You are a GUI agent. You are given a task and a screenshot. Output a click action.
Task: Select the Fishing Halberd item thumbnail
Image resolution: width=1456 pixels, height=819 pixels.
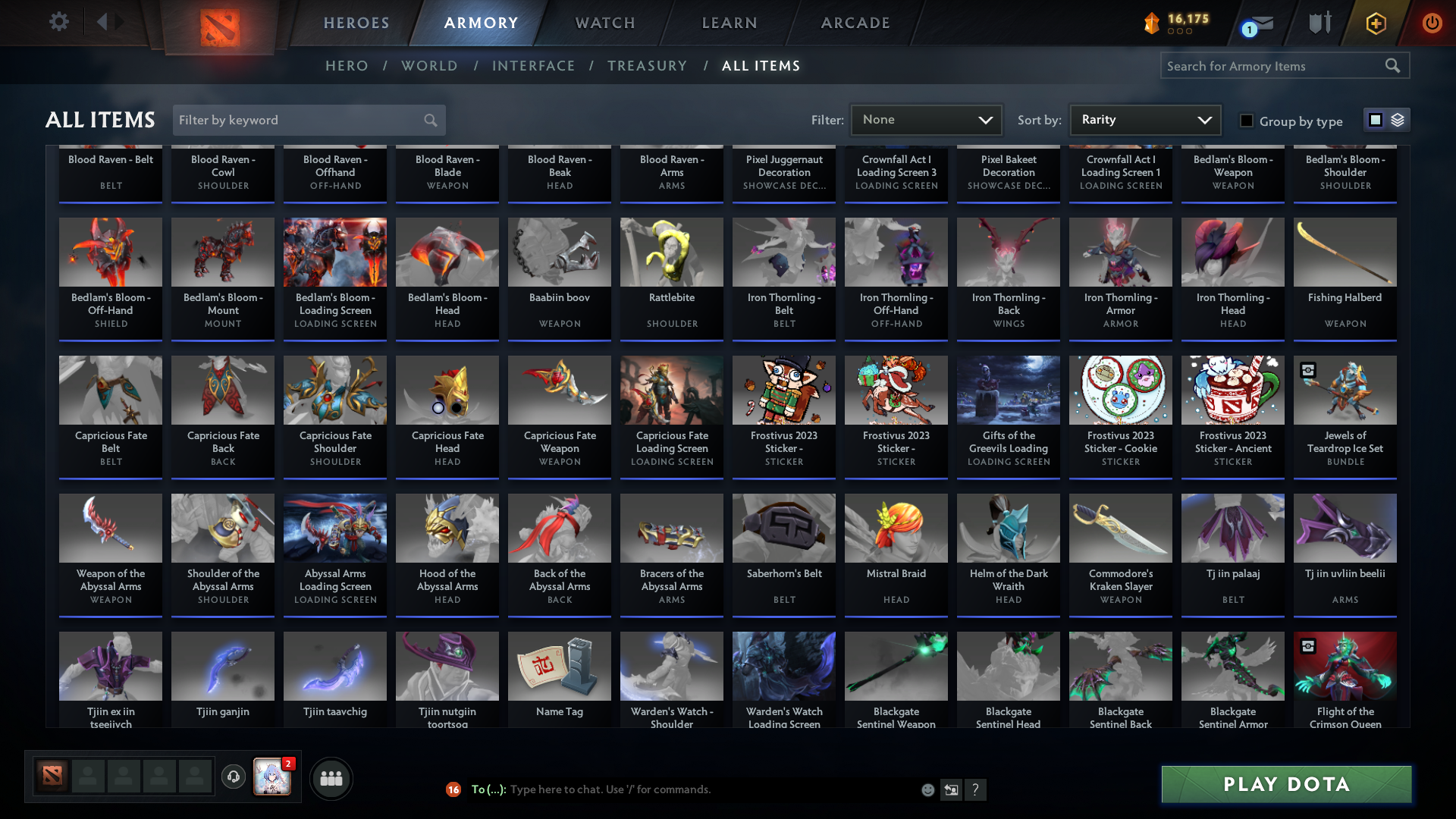[1345, 252]
